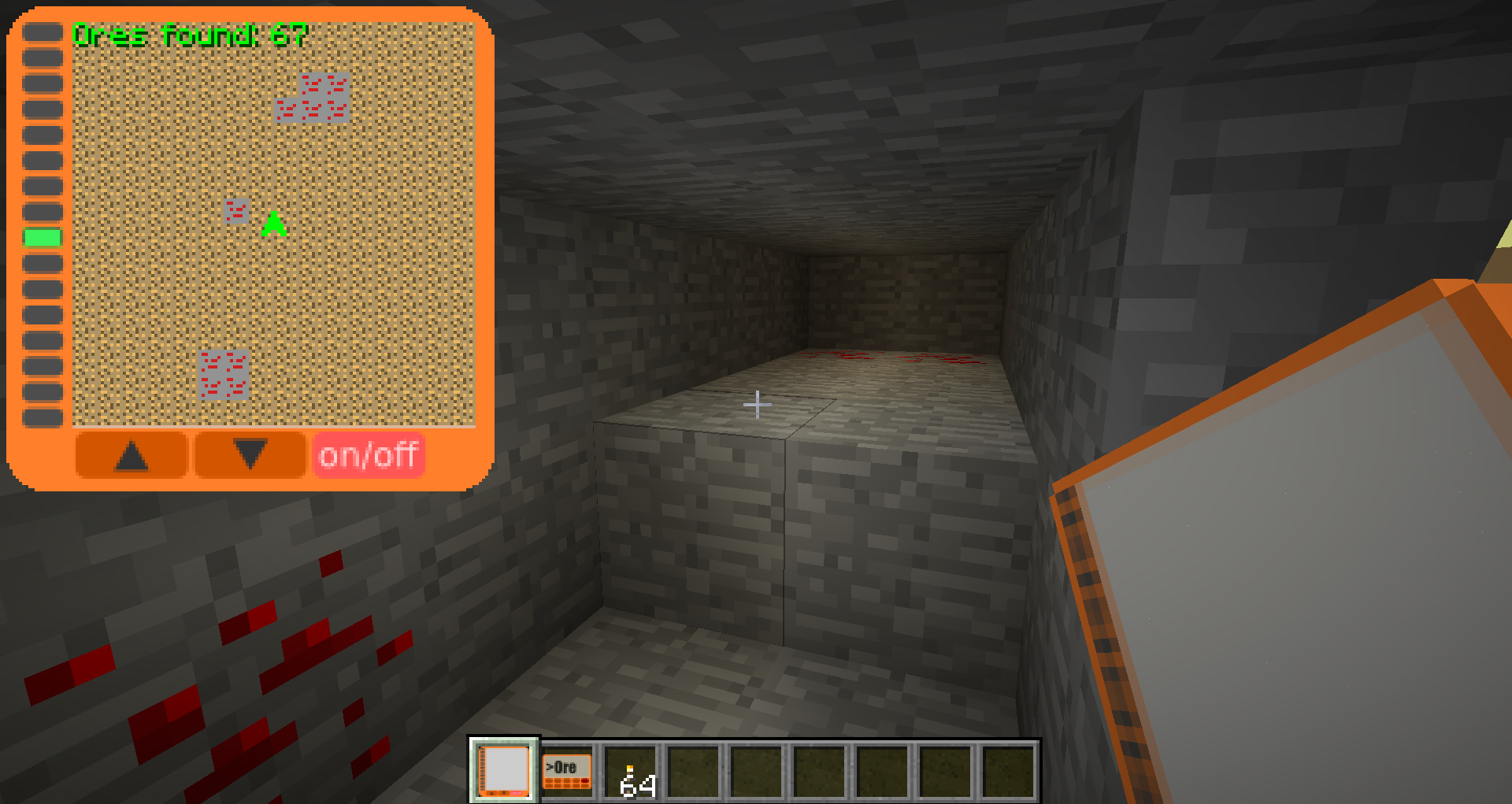
Task: Click the up arrow to raise scan layer
Action: (x=132, y=454)
